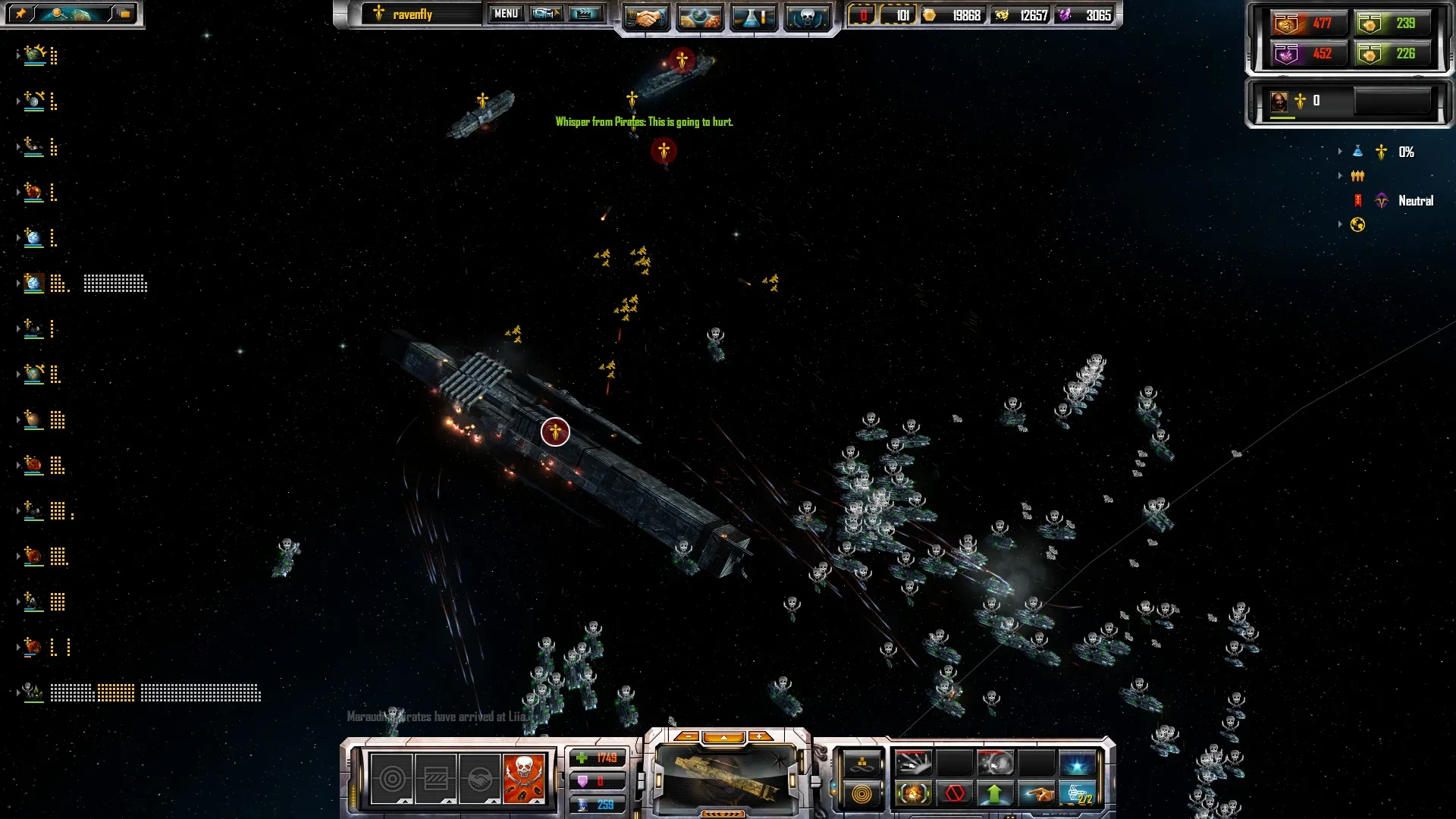This screenshot has width=1456, height=819.
Task: Open the planets empire overview button
Action: 699,17
